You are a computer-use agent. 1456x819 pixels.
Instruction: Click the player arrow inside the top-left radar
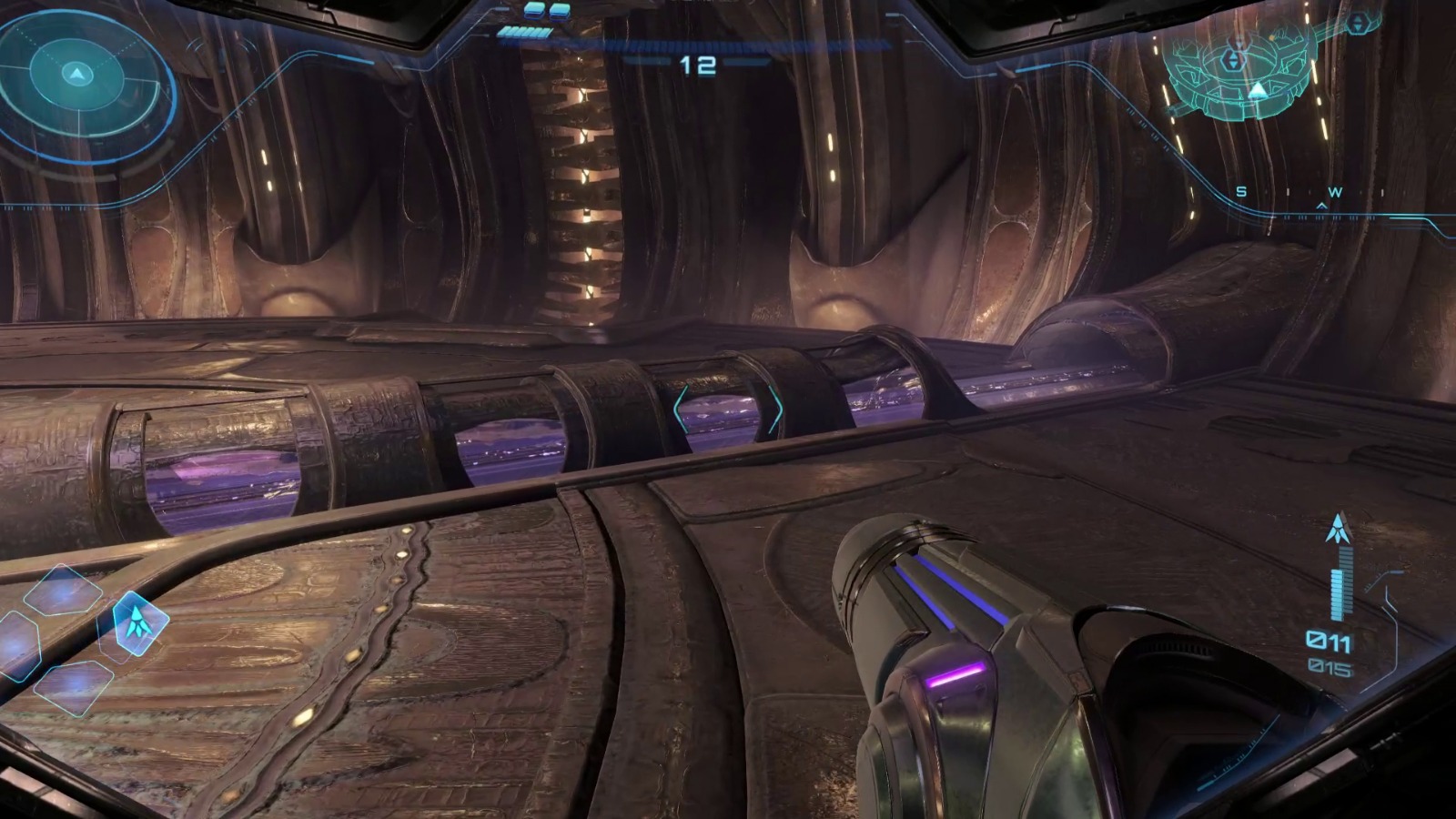click(x=76, y=74)
